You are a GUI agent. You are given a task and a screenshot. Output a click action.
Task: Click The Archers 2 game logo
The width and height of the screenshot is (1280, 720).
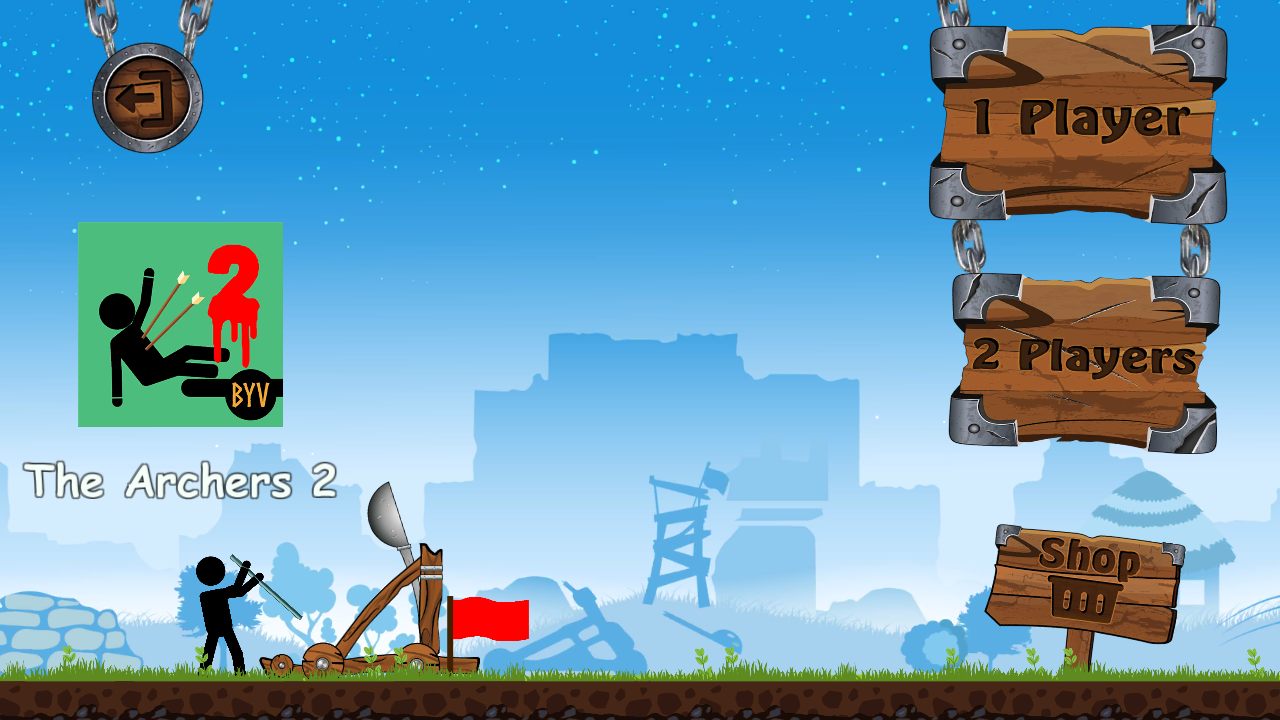tap(180, 320)
